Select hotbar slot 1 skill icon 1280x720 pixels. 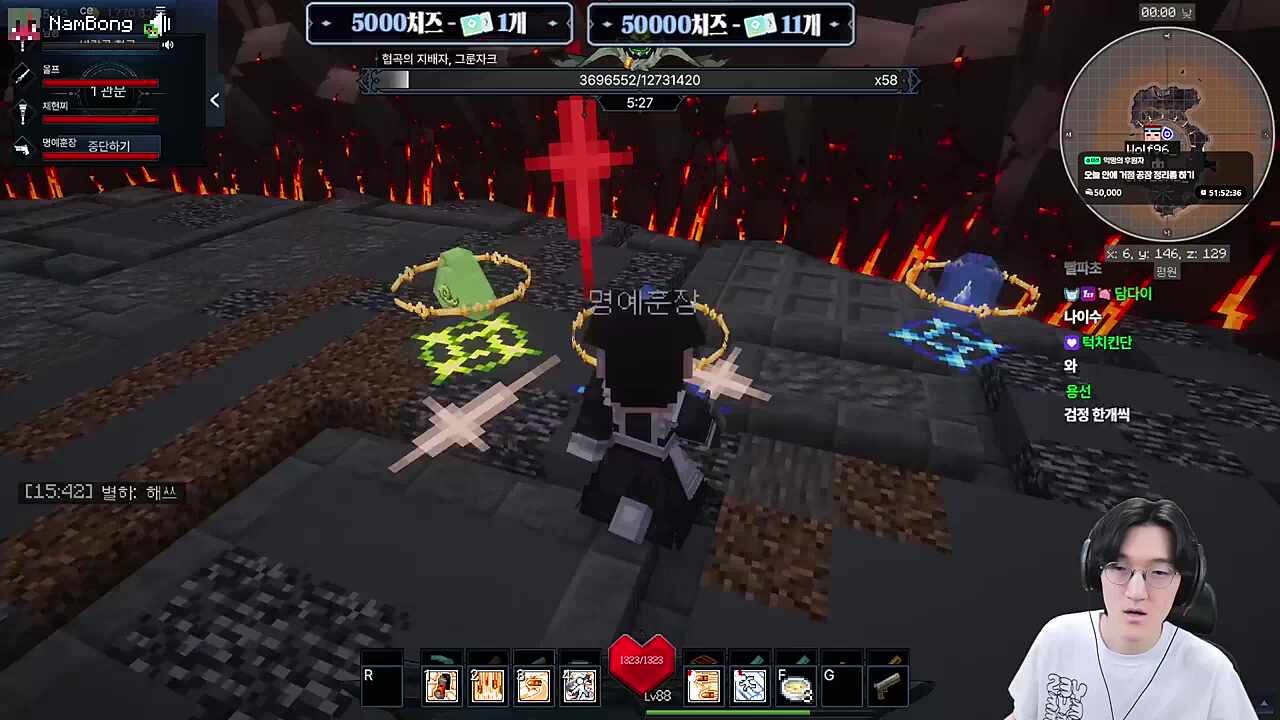point(441,686)
